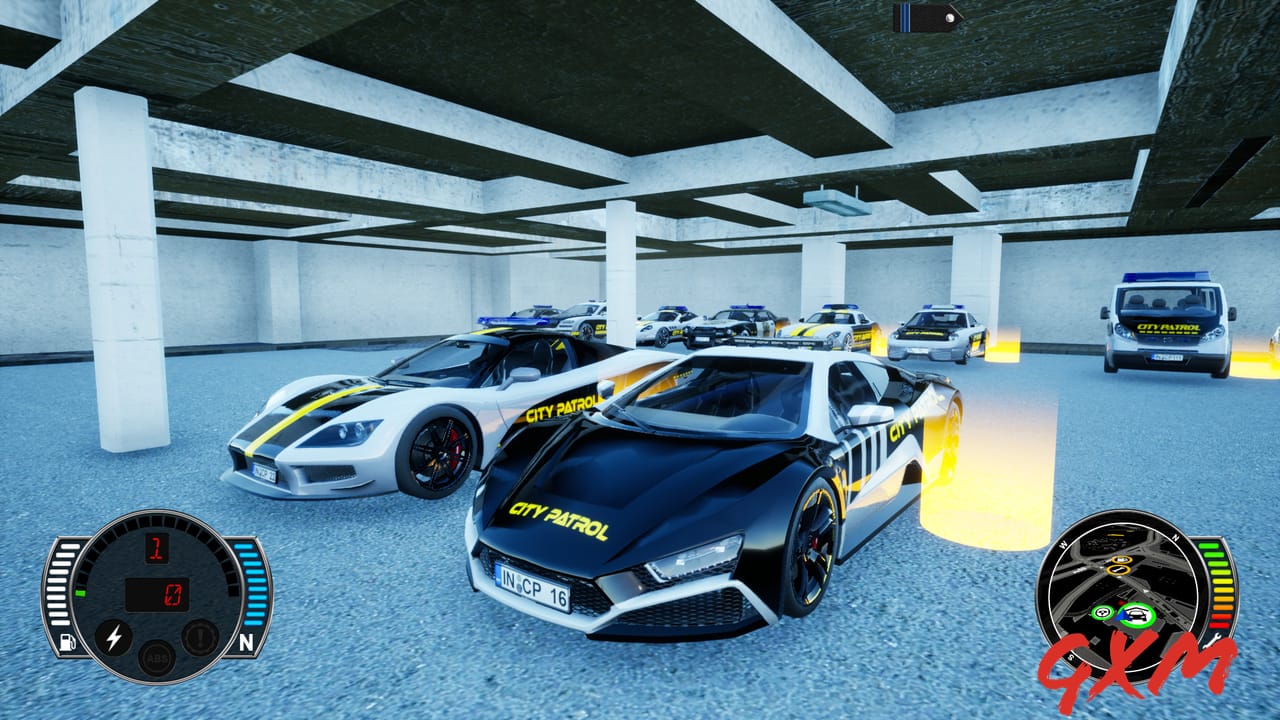The width and height of the screenshot is (1280, 720).
Task: Click the blue RPM level bar on the gauge
Action: pos(250,582)
